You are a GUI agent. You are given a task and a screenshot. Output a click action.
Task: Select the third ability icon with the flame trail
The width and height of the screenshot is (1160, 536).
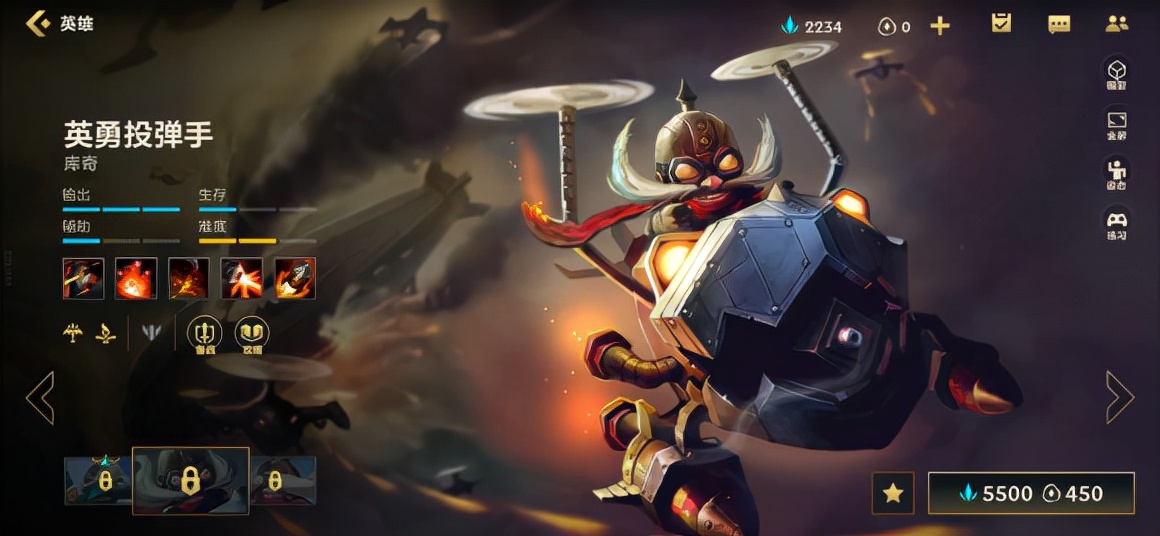point(189,278)
